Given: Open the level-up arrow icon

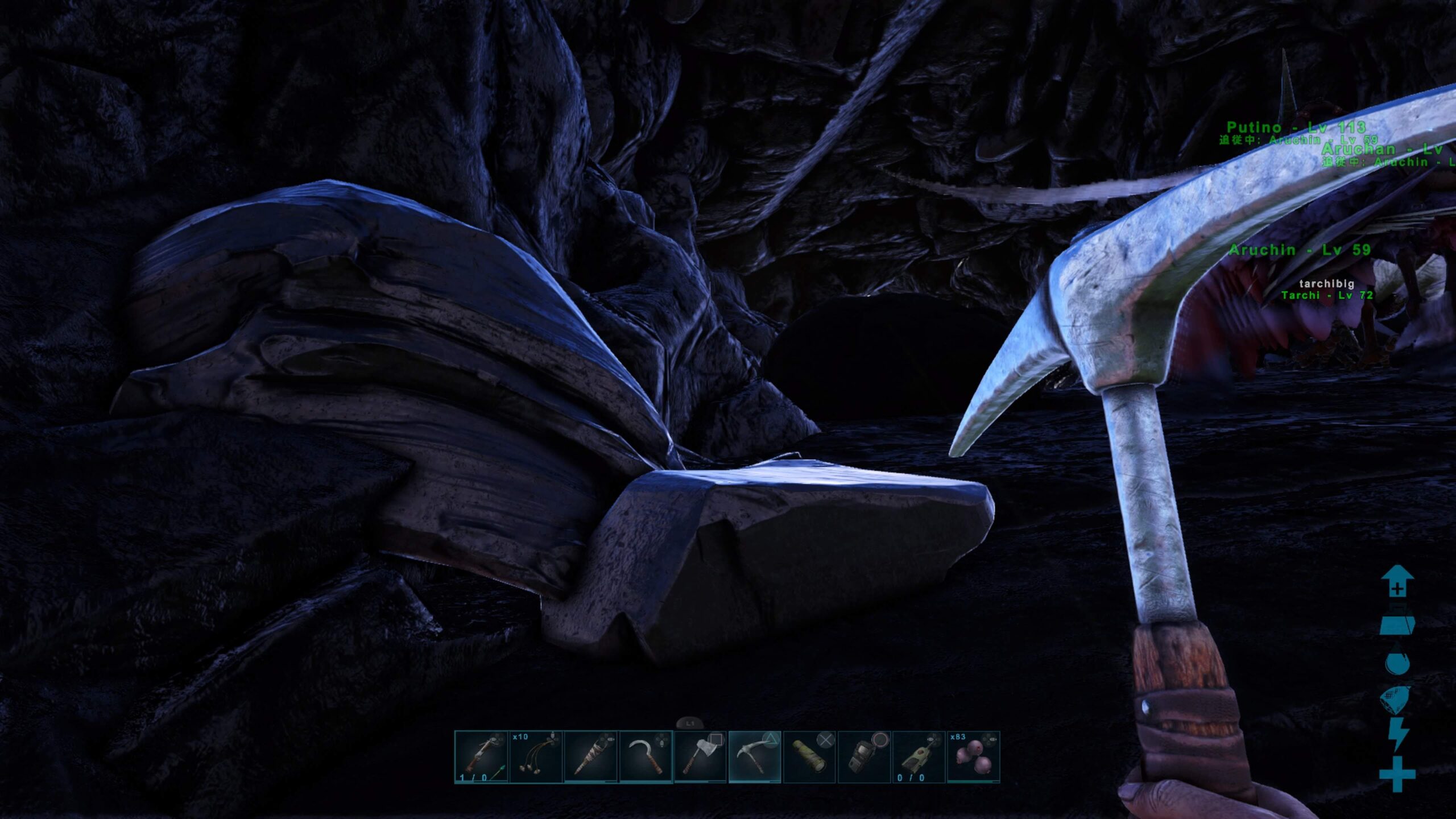Looking at the screenshot, I should point(1397,581).
